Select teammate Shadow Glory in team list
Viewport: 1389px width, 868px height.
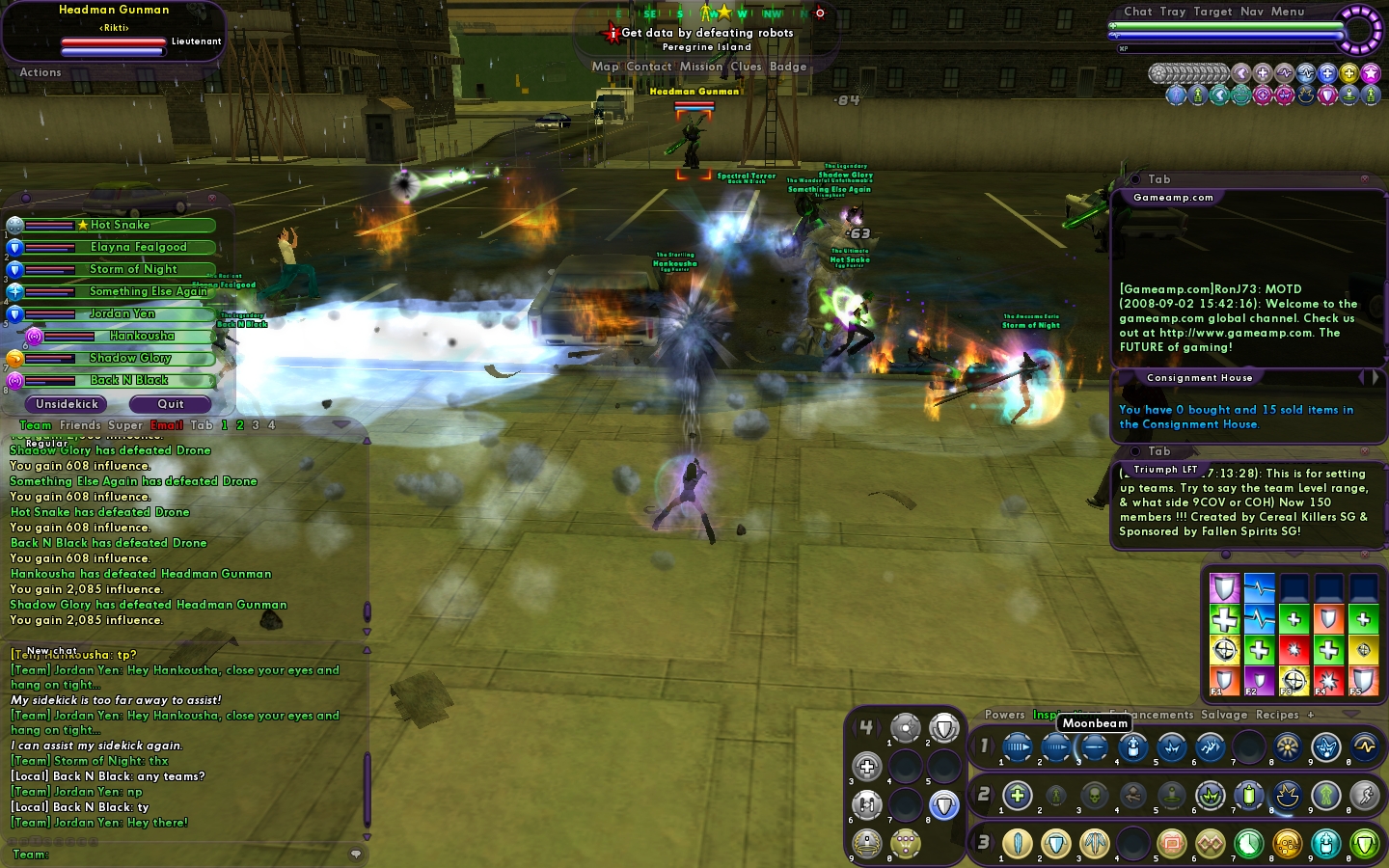coord(130,358)
